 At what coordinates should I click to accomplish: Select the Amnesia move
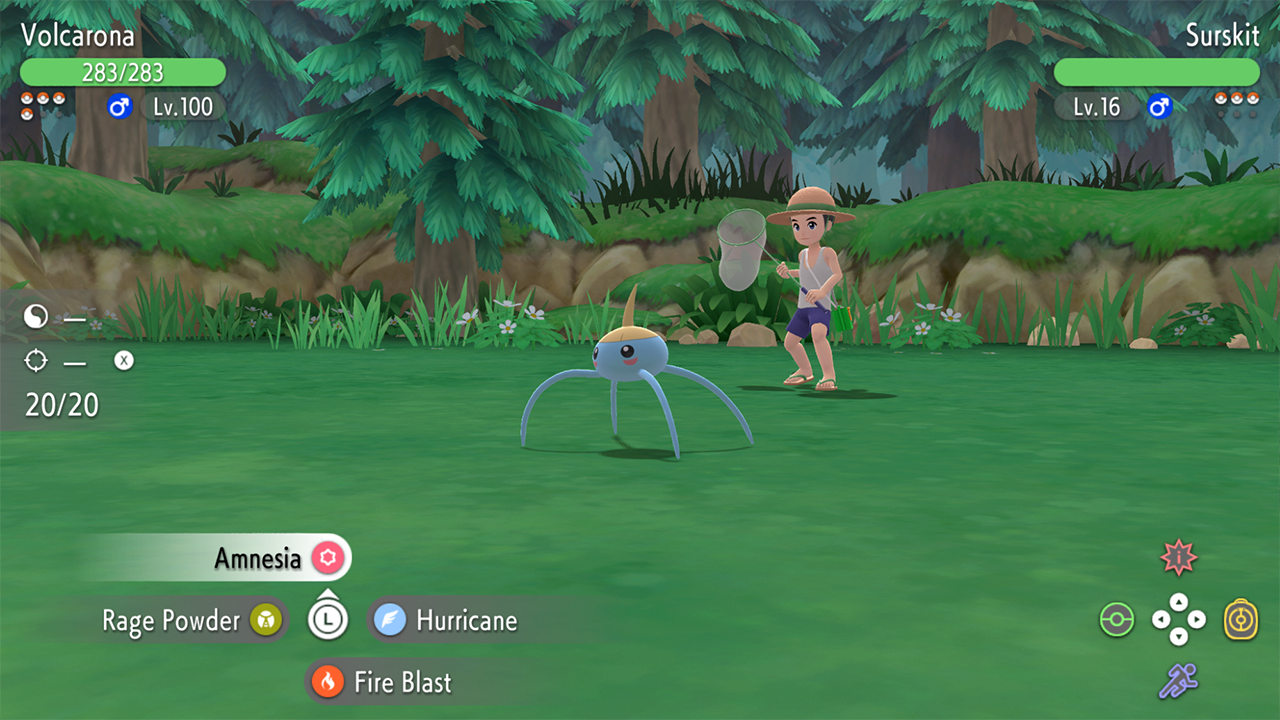tap(258, 558)
